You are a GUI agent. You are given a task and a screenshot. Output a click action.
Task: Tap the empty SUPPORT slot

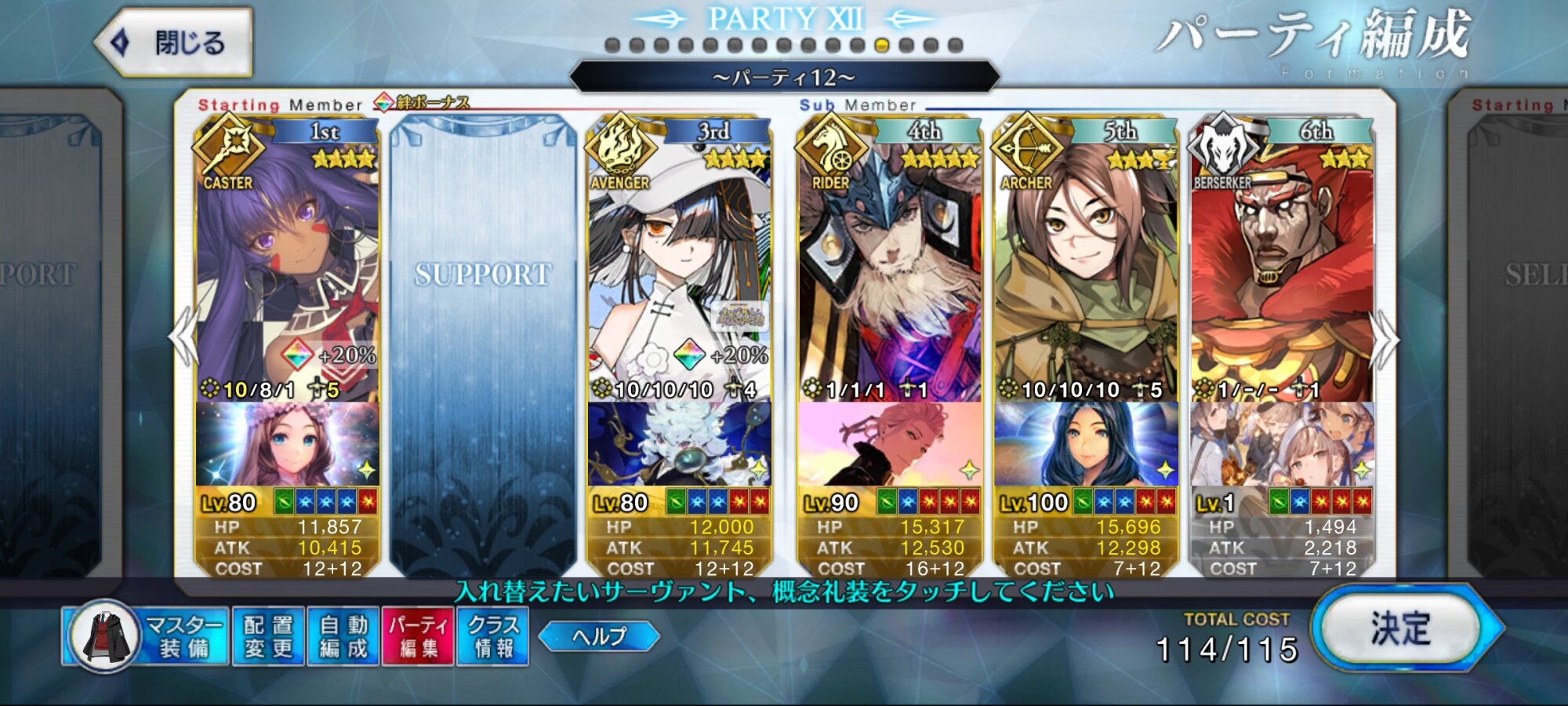click(483, 345)
